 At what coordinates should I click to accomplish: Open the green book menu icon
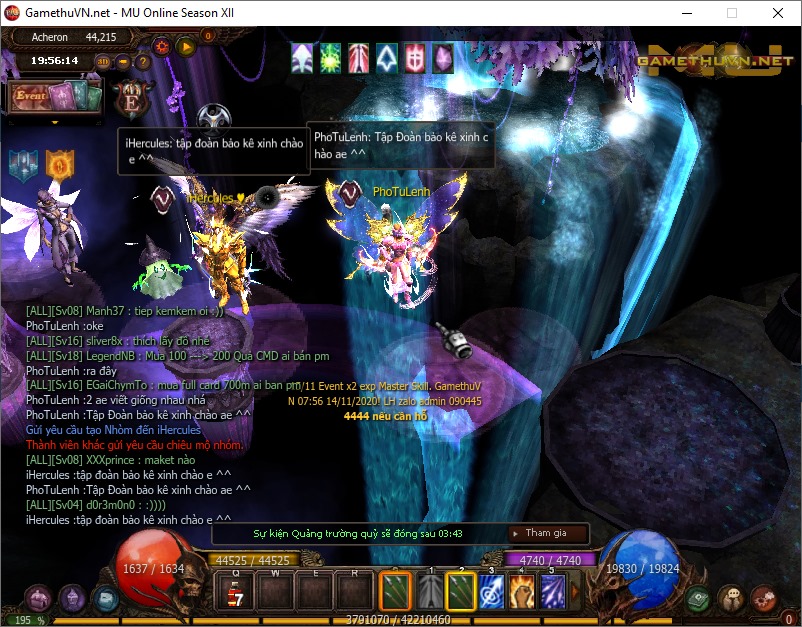698,598
